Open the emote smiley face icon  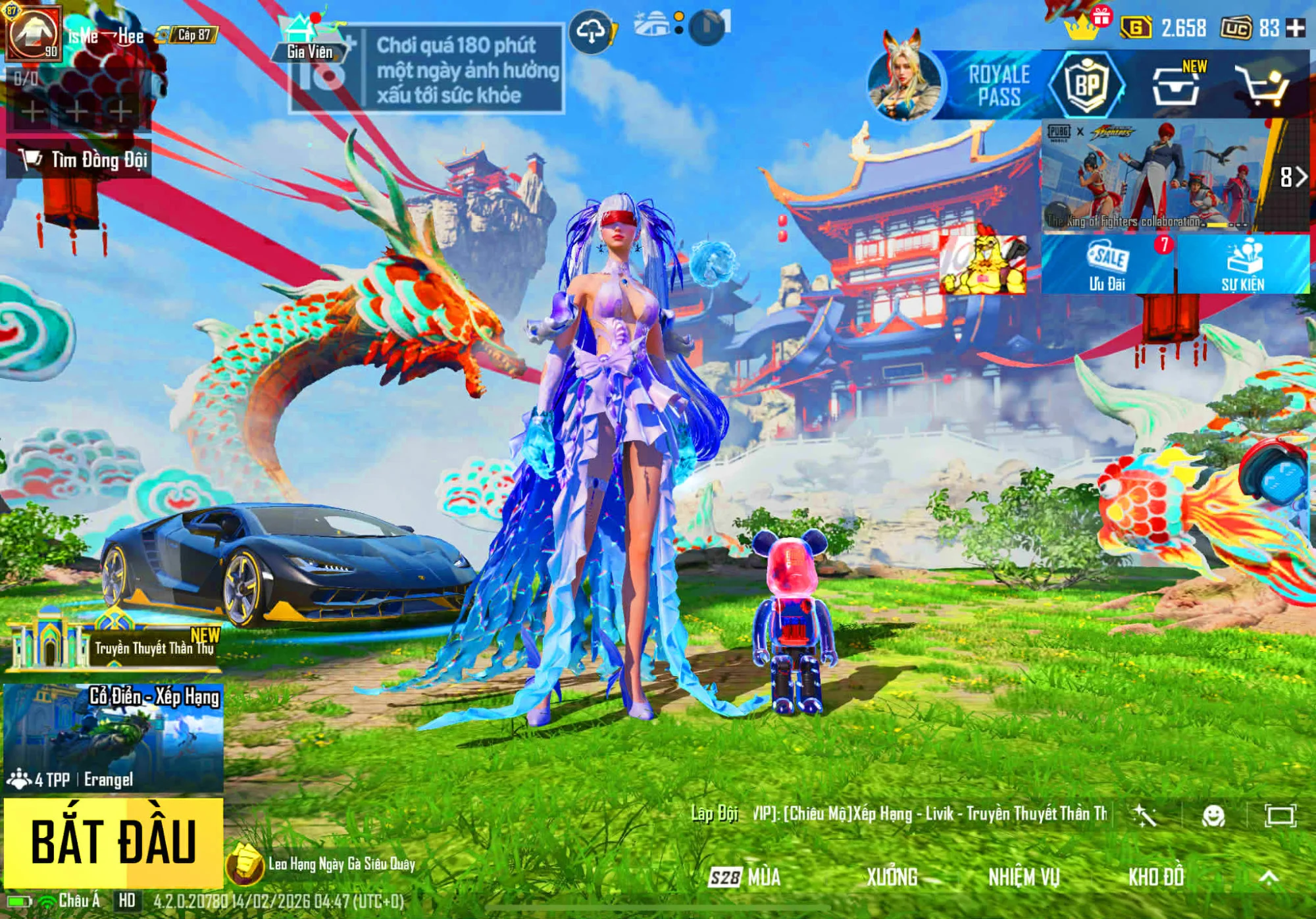(x=1213, y=816)
